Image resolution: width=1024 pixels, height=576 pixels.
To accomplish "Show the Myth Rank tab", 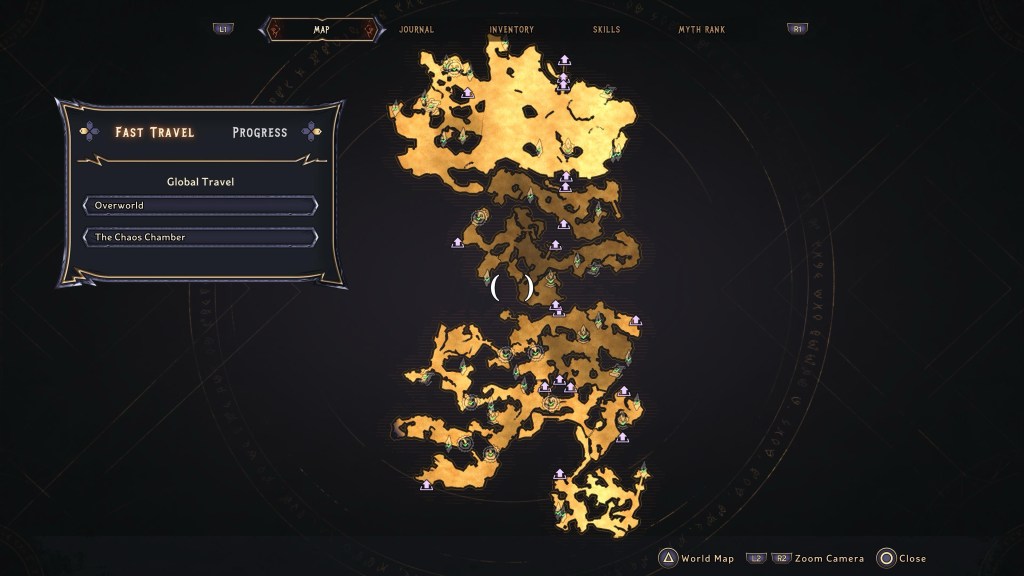I will pos(701,30).
